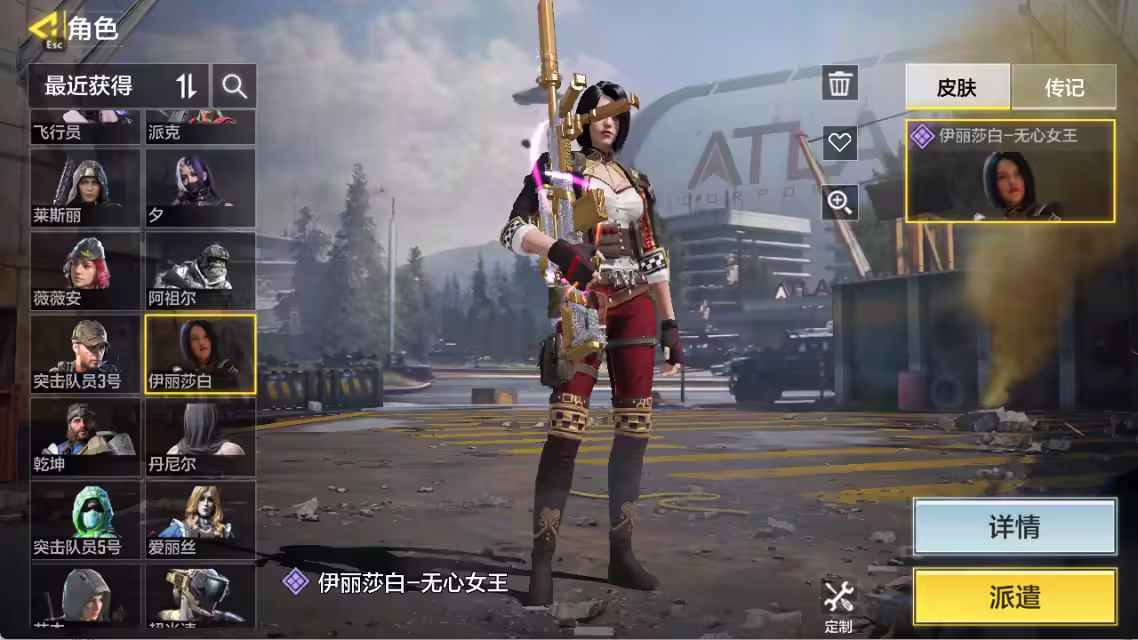Open the 详情 details button
This screenshot has height=640, width=1138.
1014,527
